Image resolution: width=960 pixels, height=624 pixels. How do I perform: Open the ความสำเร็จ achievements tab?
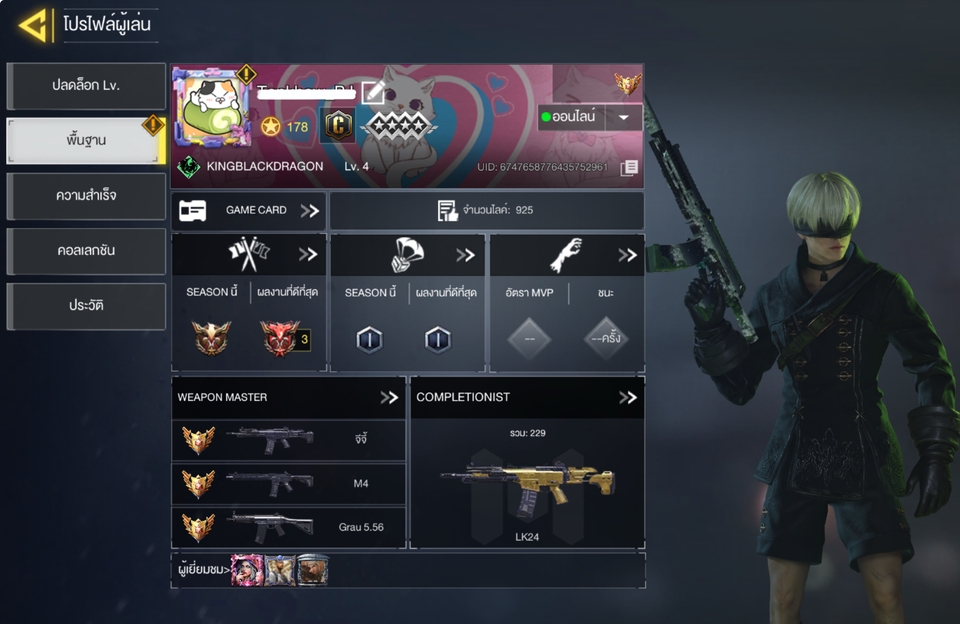(x=86, y=196)
